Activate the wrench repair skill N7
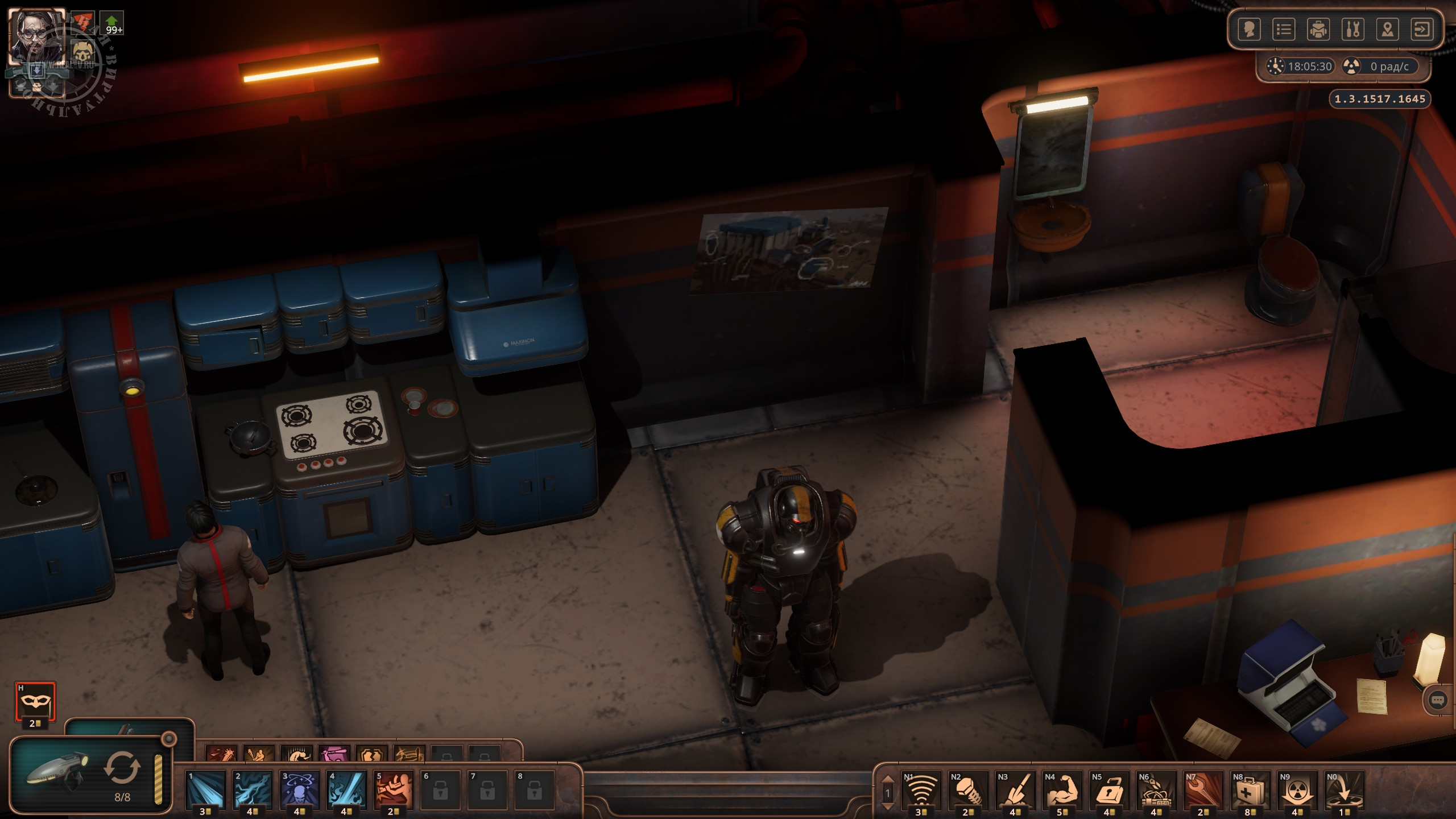Screen dimensions: 1456x819 pos(1203,789)
